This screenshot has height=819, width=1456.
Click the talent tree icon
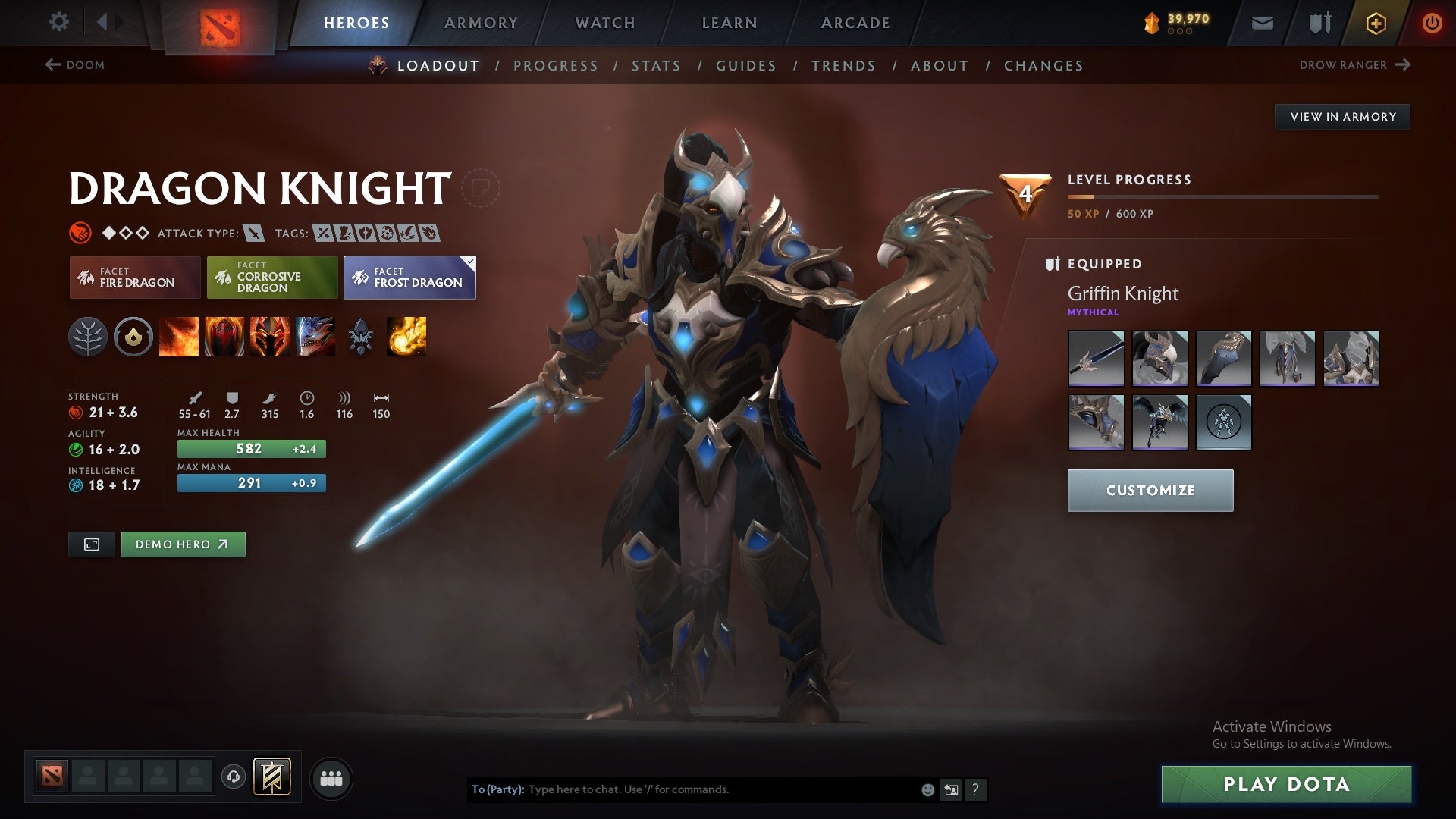91,337
